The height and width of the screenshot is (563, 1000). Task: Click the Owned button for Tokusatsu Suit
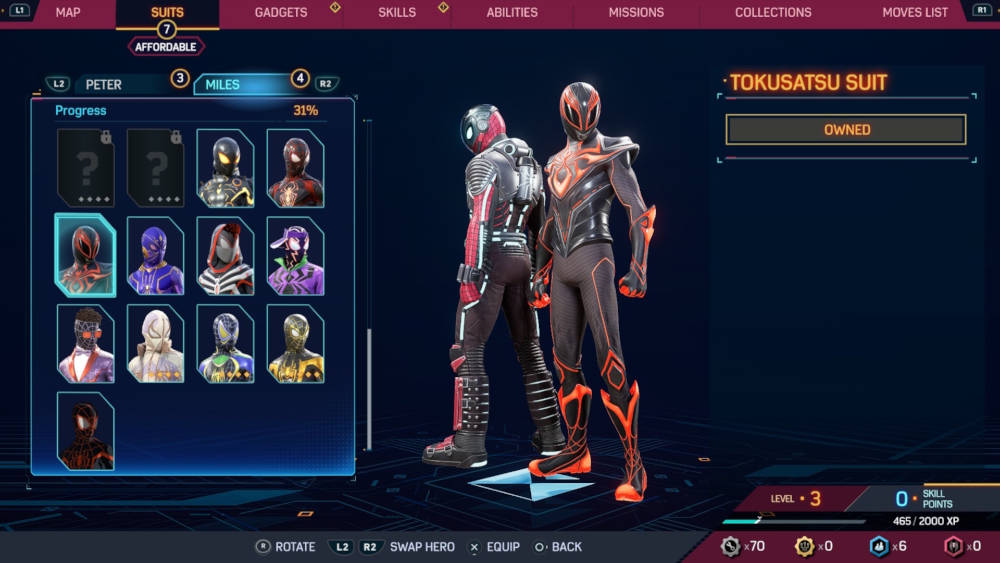coord(846,129)
